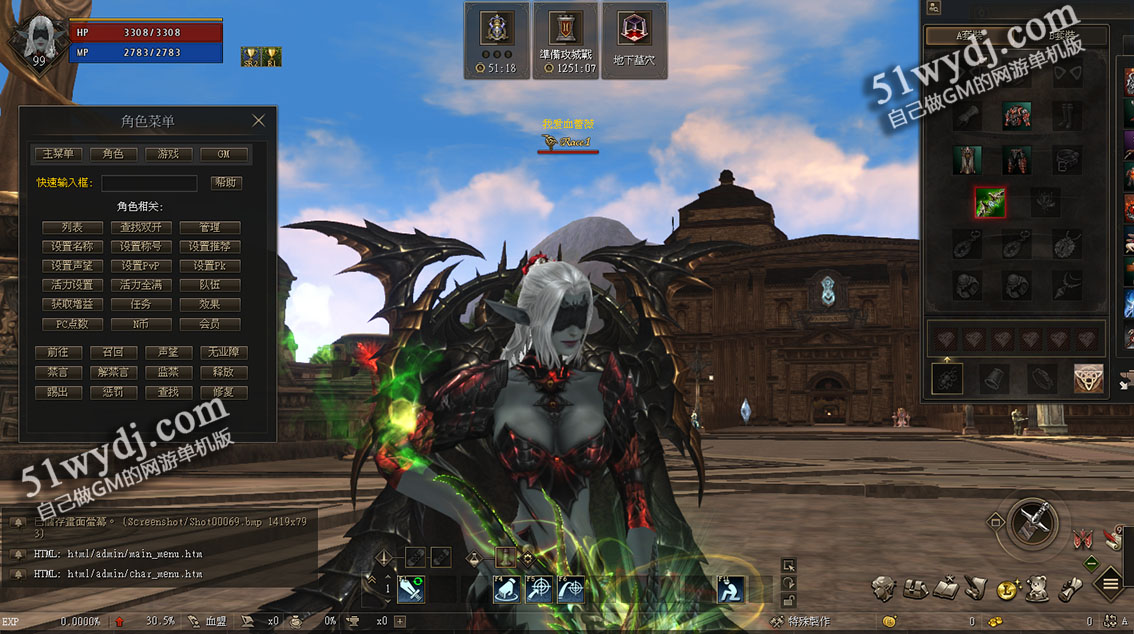This screenshot has height=634, width=1134.
Task: Click the 活力全满 button
Action: (141, 285)
